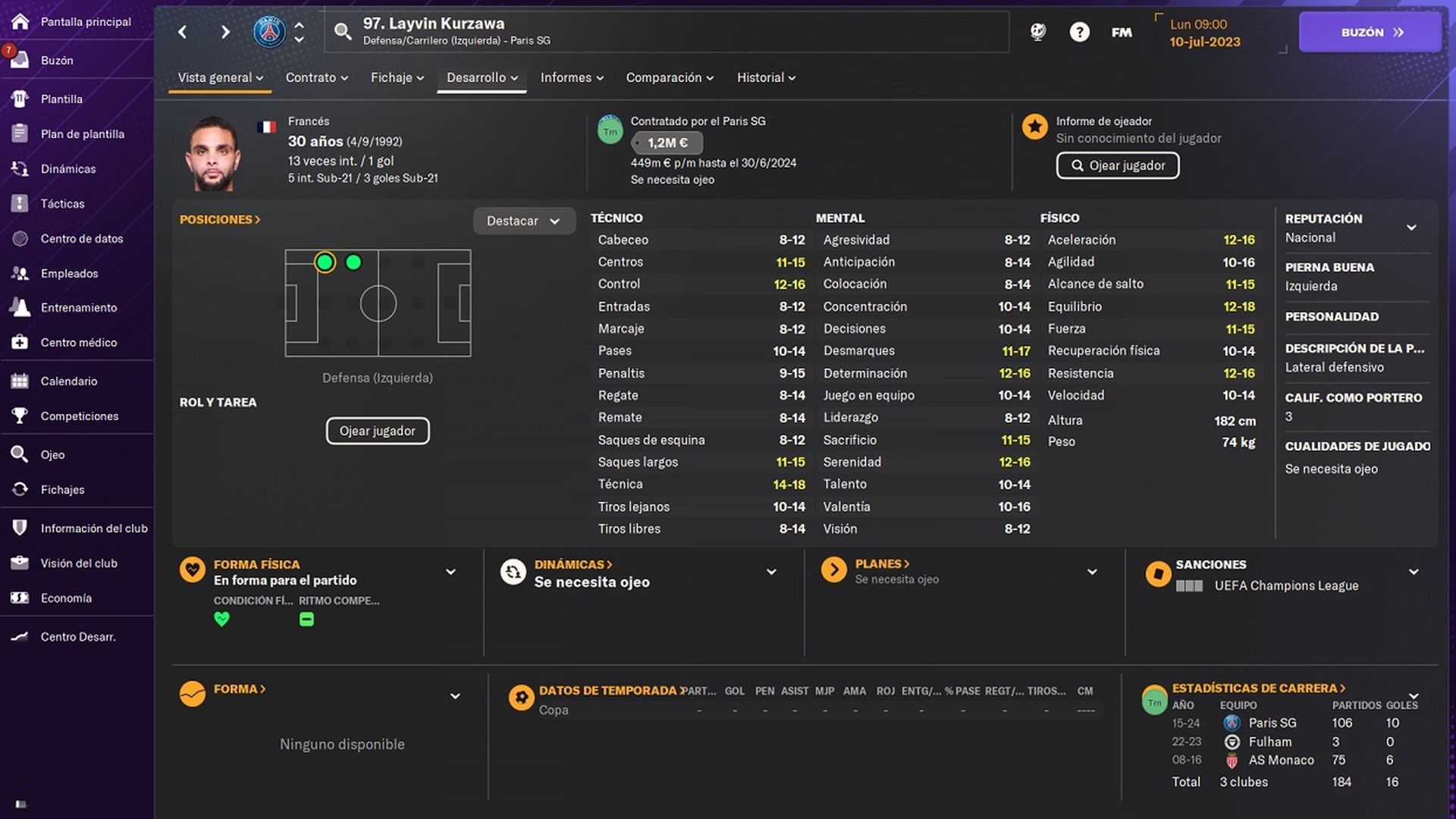Expand the Reputación dropdown

coord(1412,227)
